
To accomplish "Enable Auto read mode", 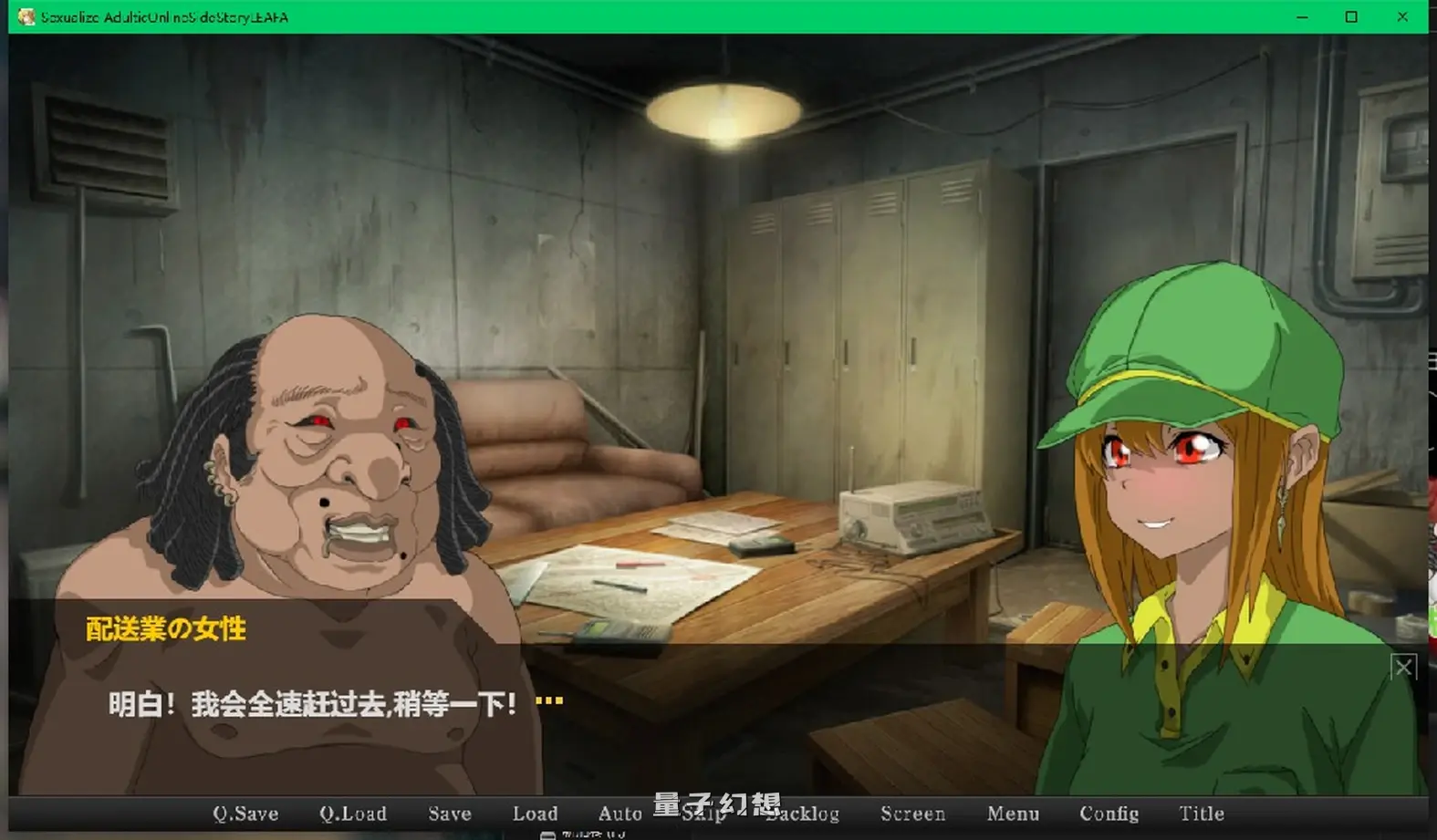I will (620, 813).
